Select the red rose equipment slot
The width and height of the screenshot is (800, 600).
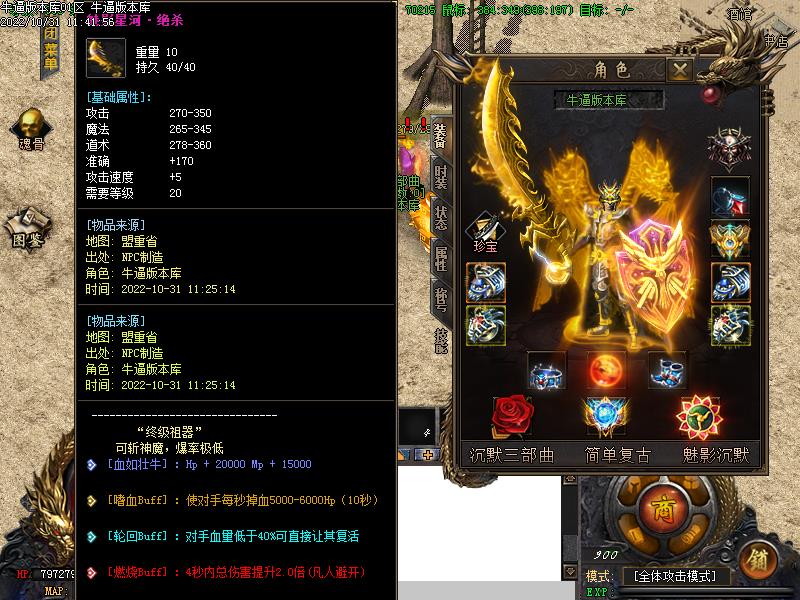pos(512,415)
